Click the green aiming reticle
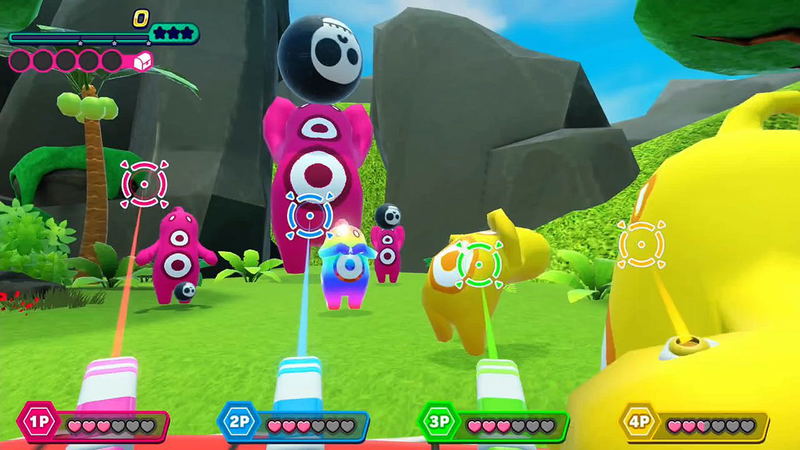Screen dimensions: 800x450 [478, 262]
